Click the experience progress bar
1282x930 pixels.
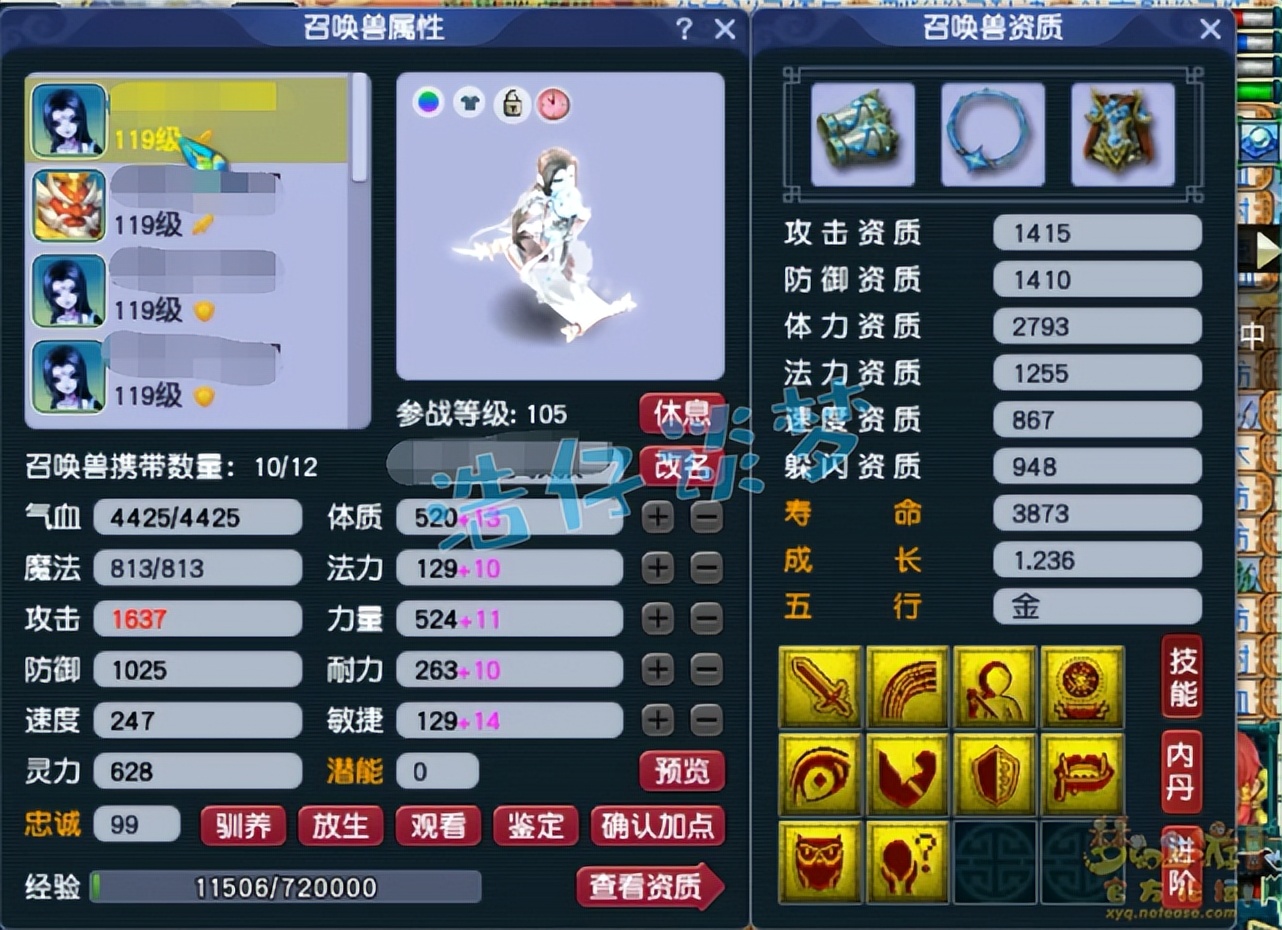click(285, 888)
